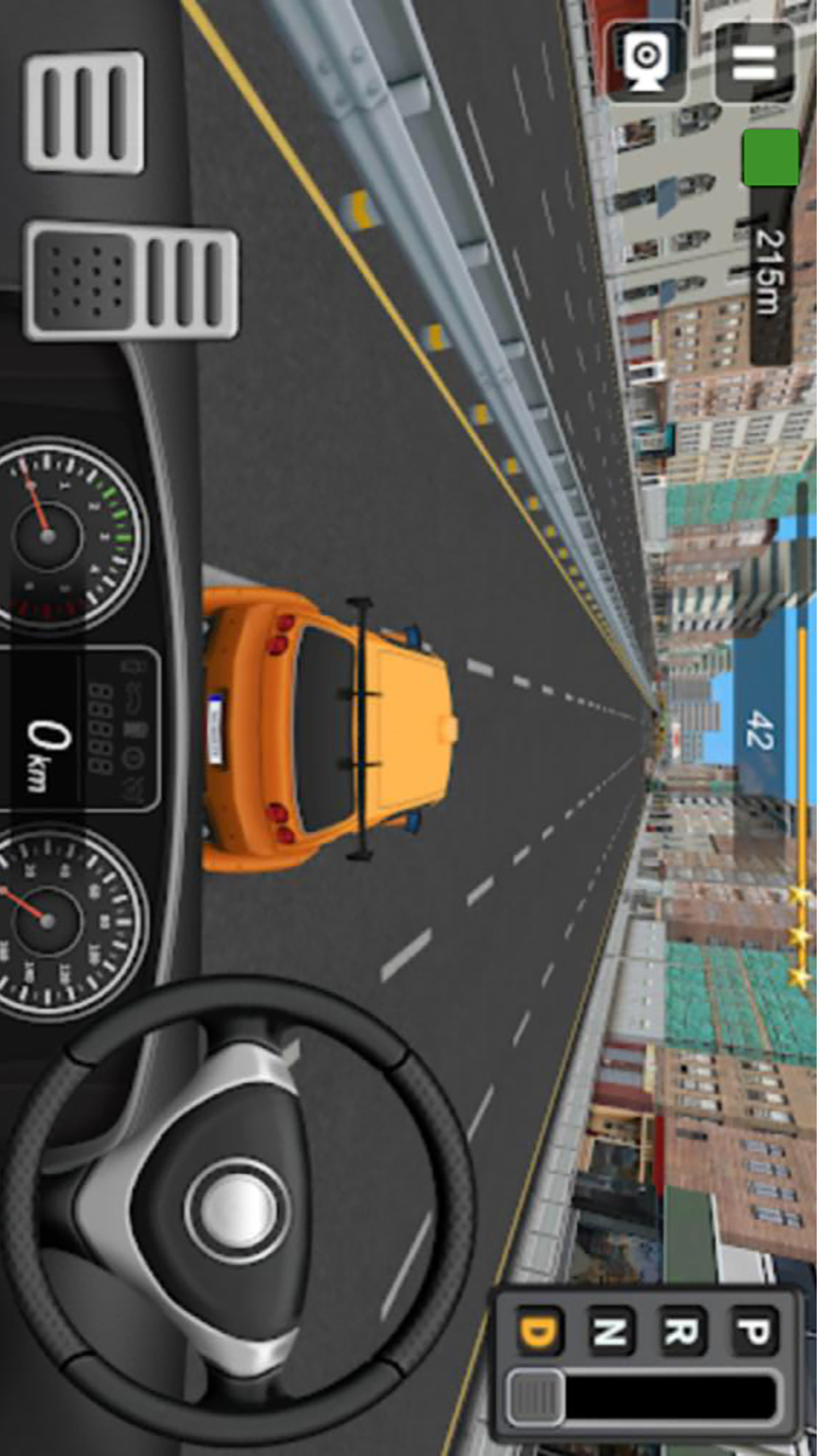Shift gear to N (Neutral)
Viewport: 819px width, 1456px height.
[611, 1331]
